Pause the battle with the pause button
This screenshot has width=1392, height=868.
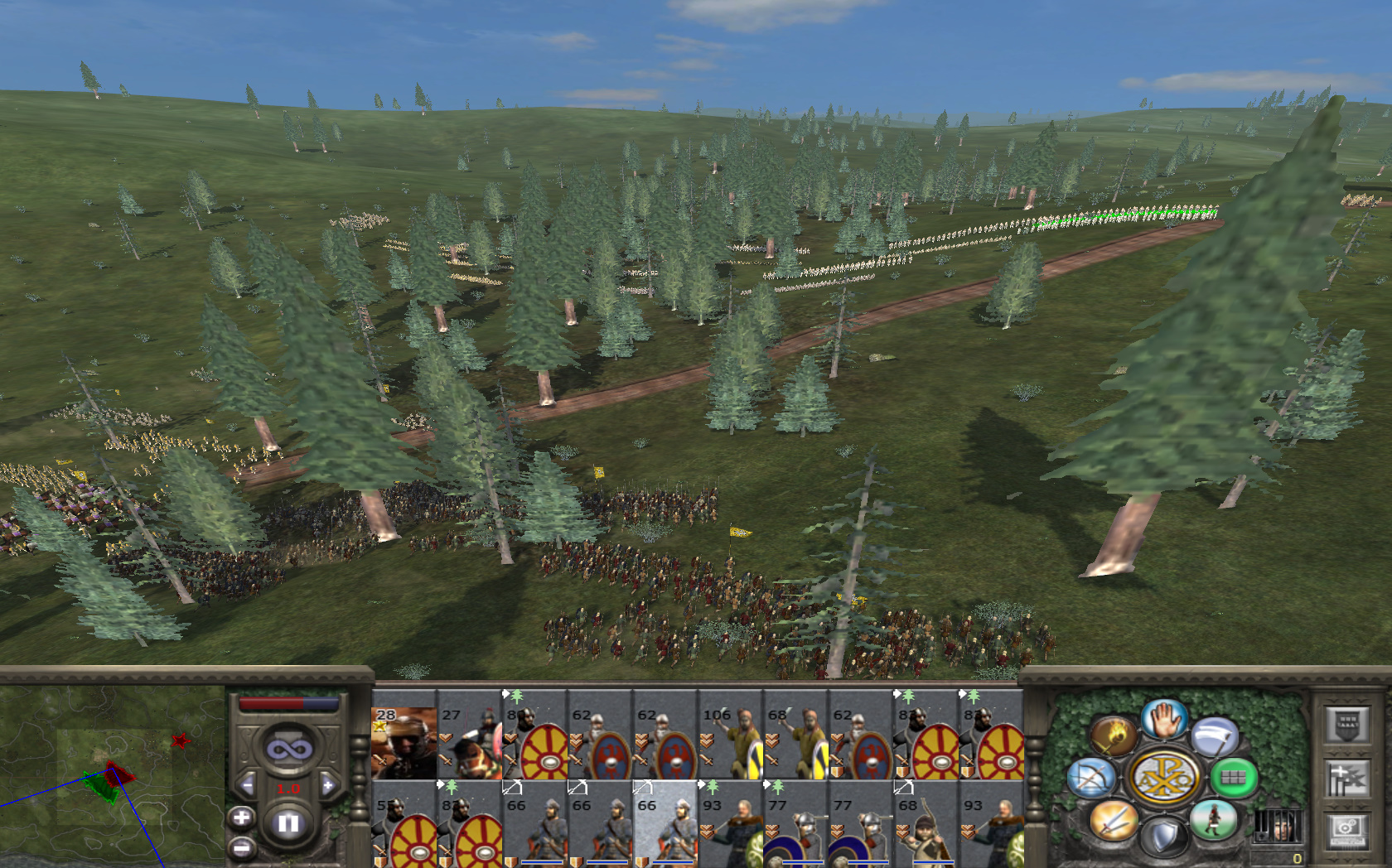(288, 823)
